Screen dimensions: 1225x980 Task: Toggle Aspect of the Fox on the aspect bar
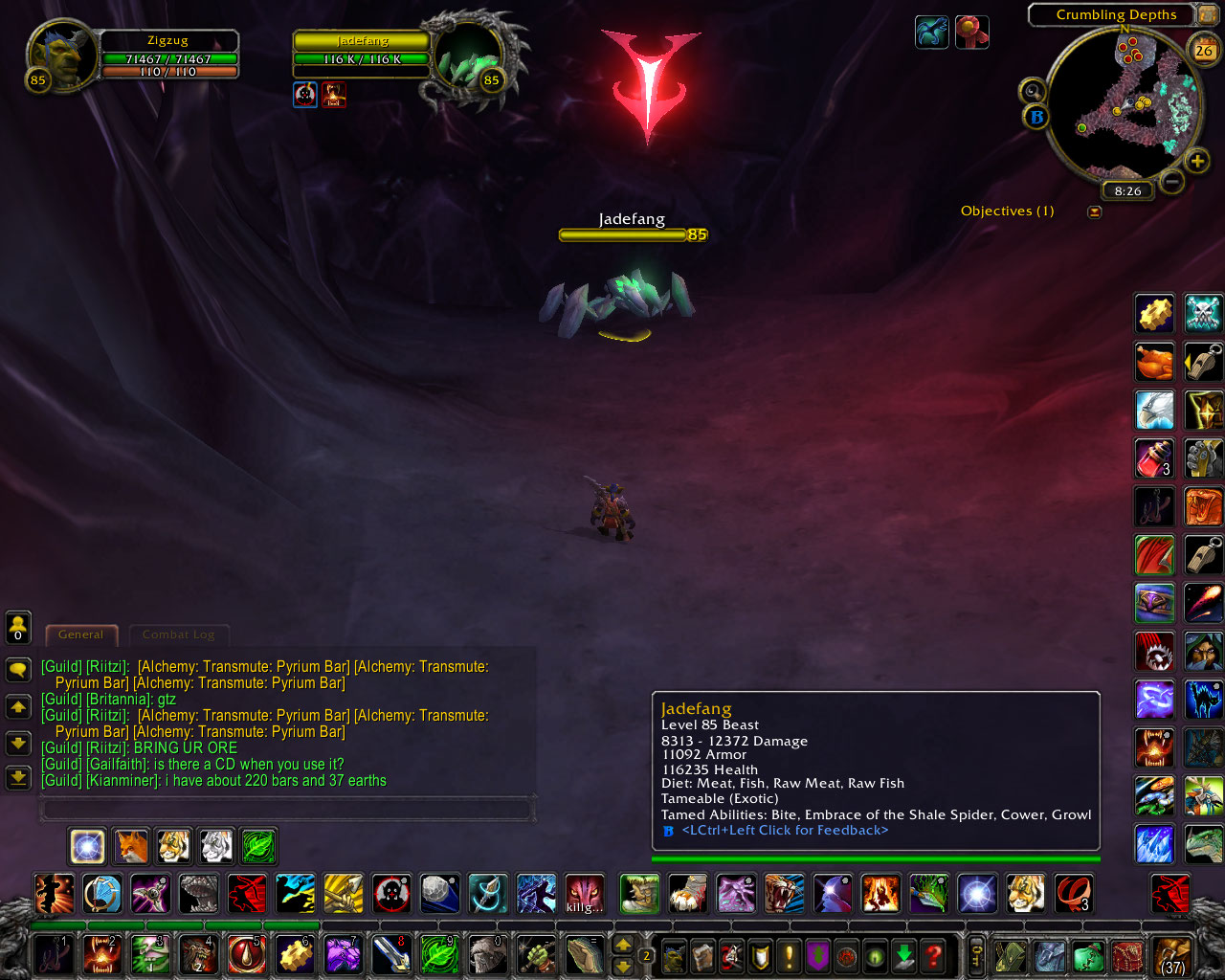[130, 846]
